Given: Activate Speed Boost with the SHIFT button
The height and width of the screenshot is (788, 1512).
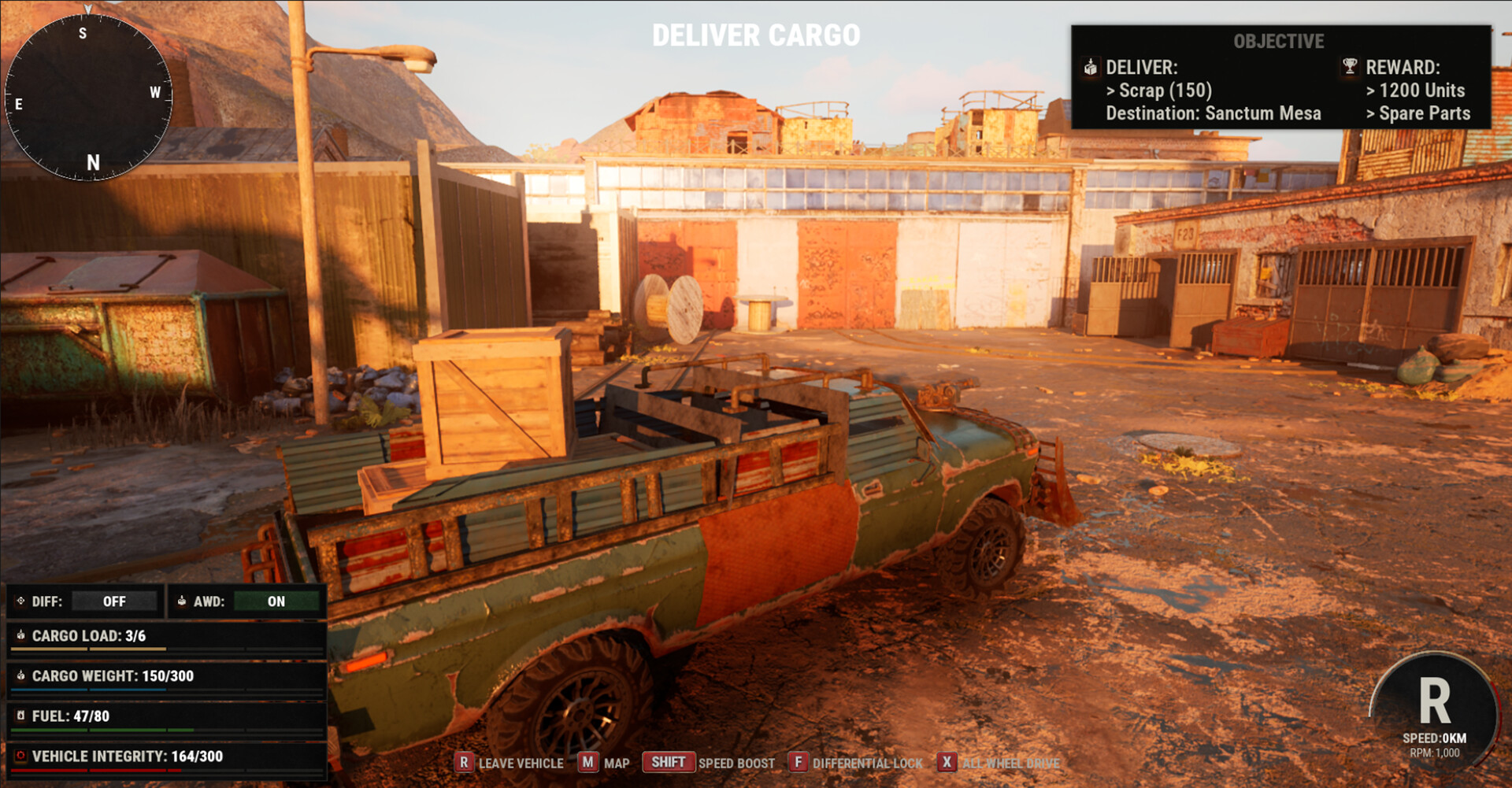Looking at the screenshot, I should click(668, 762).
